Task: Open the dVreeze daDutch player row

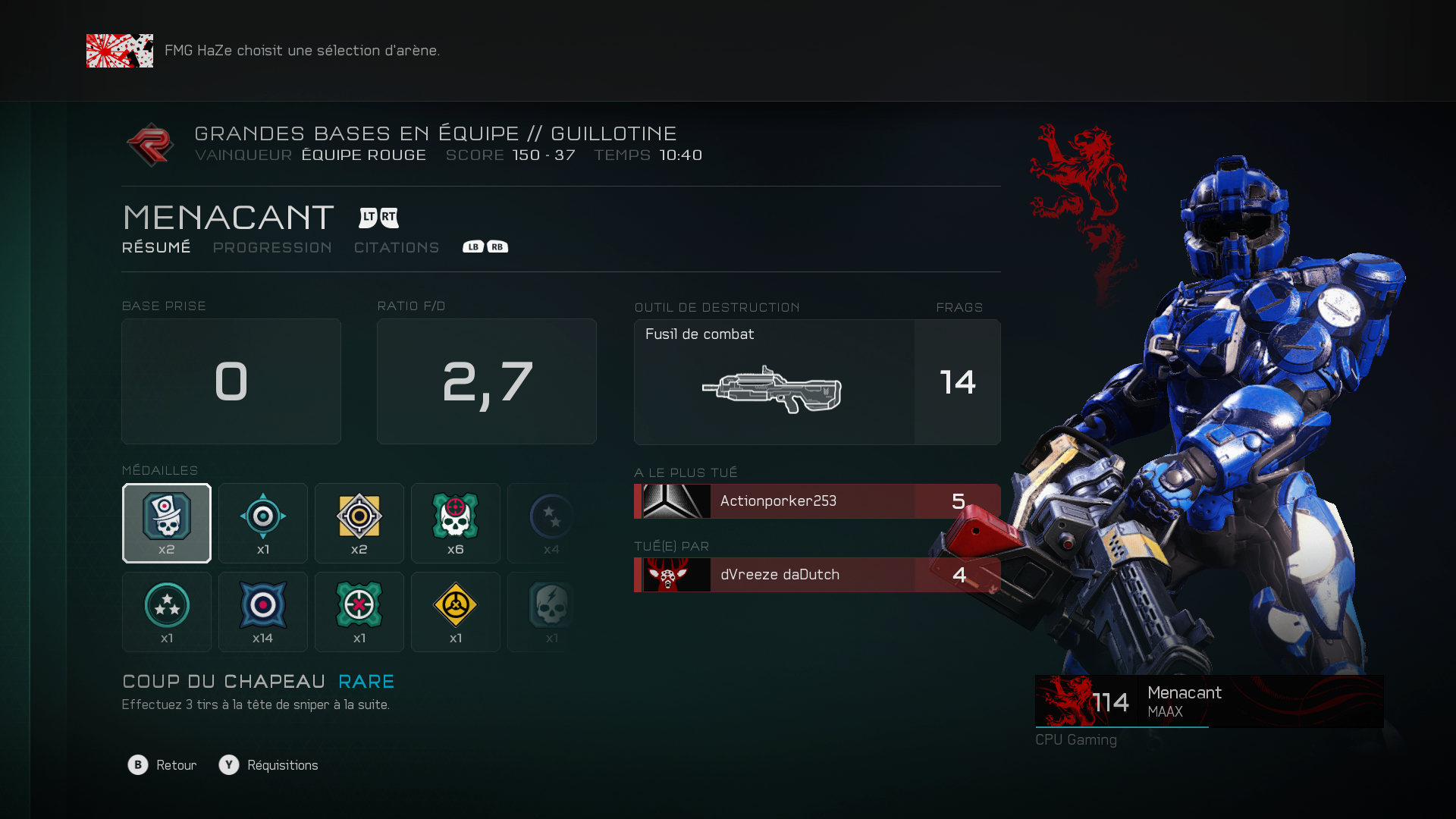Action: point(817,575)
